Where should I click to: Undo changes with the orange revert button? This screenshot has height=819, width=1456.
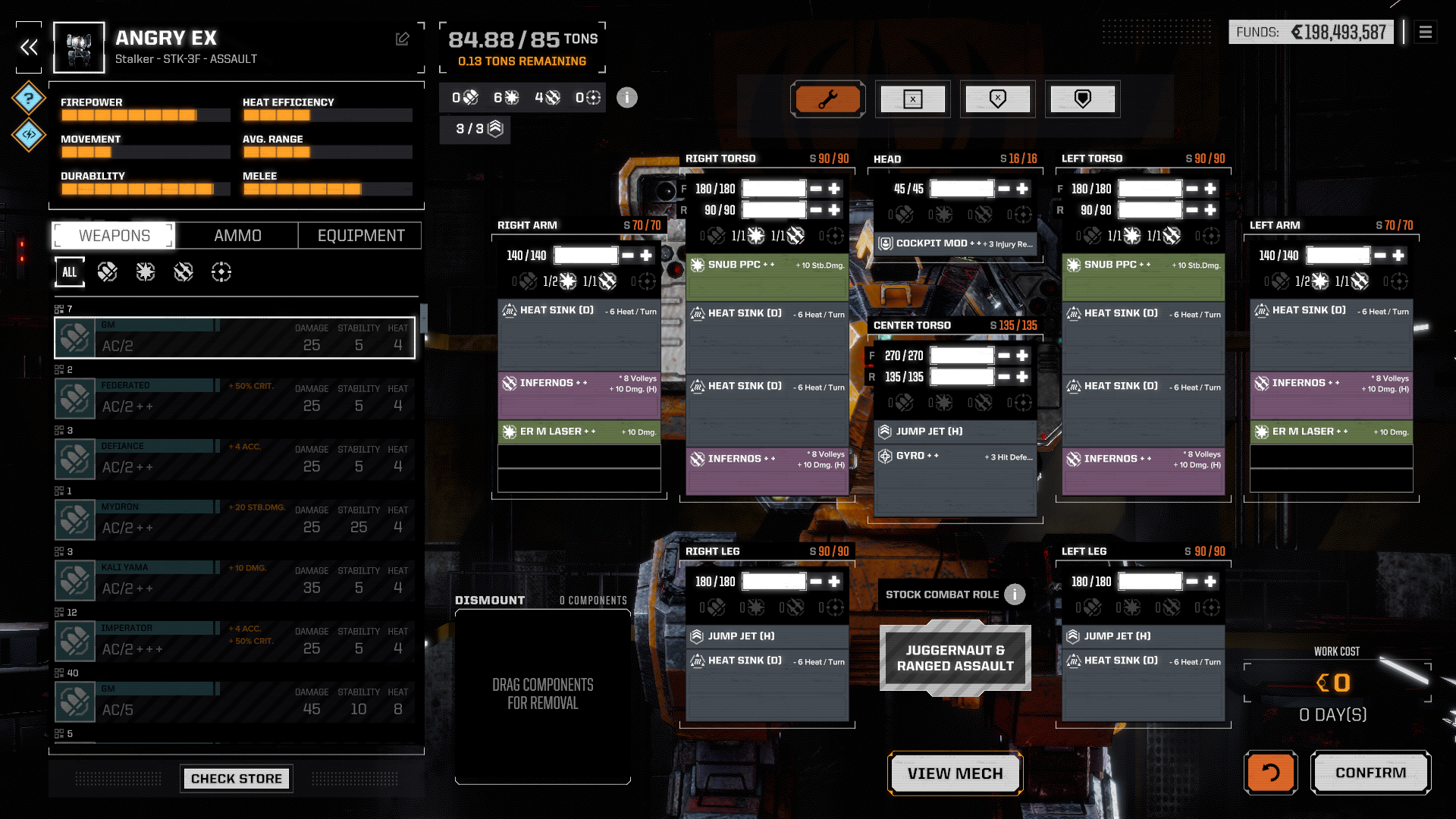click(x=1270, y=773)
